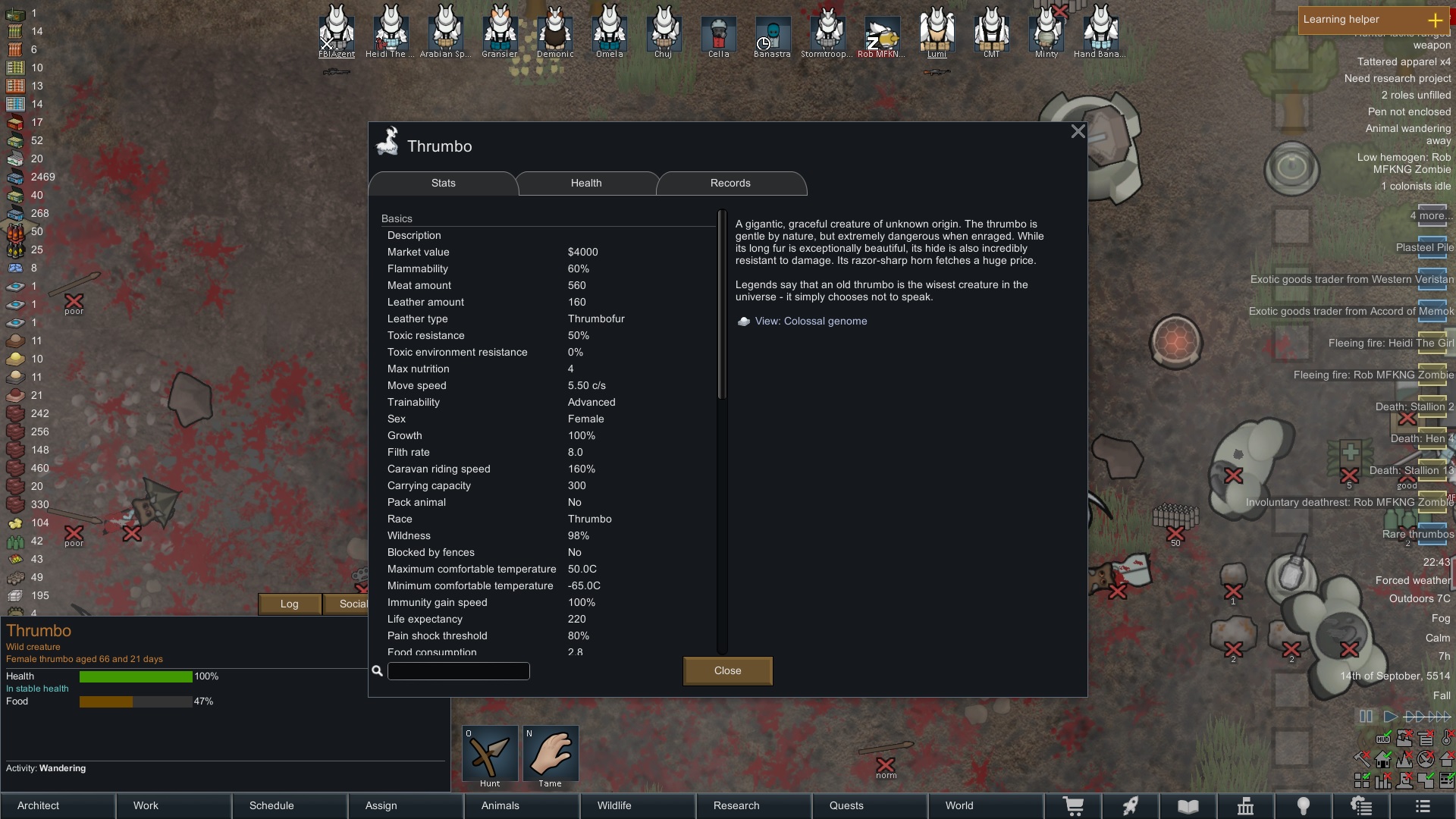This screenshot has width=1456, height=819.
Task: Click the Thrumbo's green Health bar
Action: pyautogui.click(x=135, y=676)
